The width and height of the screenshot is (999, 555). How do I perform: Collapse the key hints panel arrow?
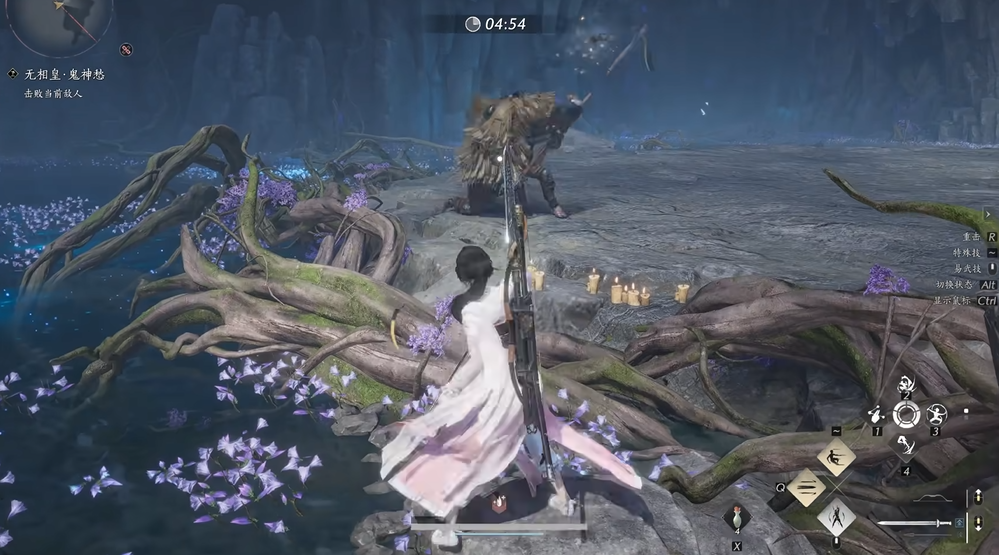[x=988, y=215]
